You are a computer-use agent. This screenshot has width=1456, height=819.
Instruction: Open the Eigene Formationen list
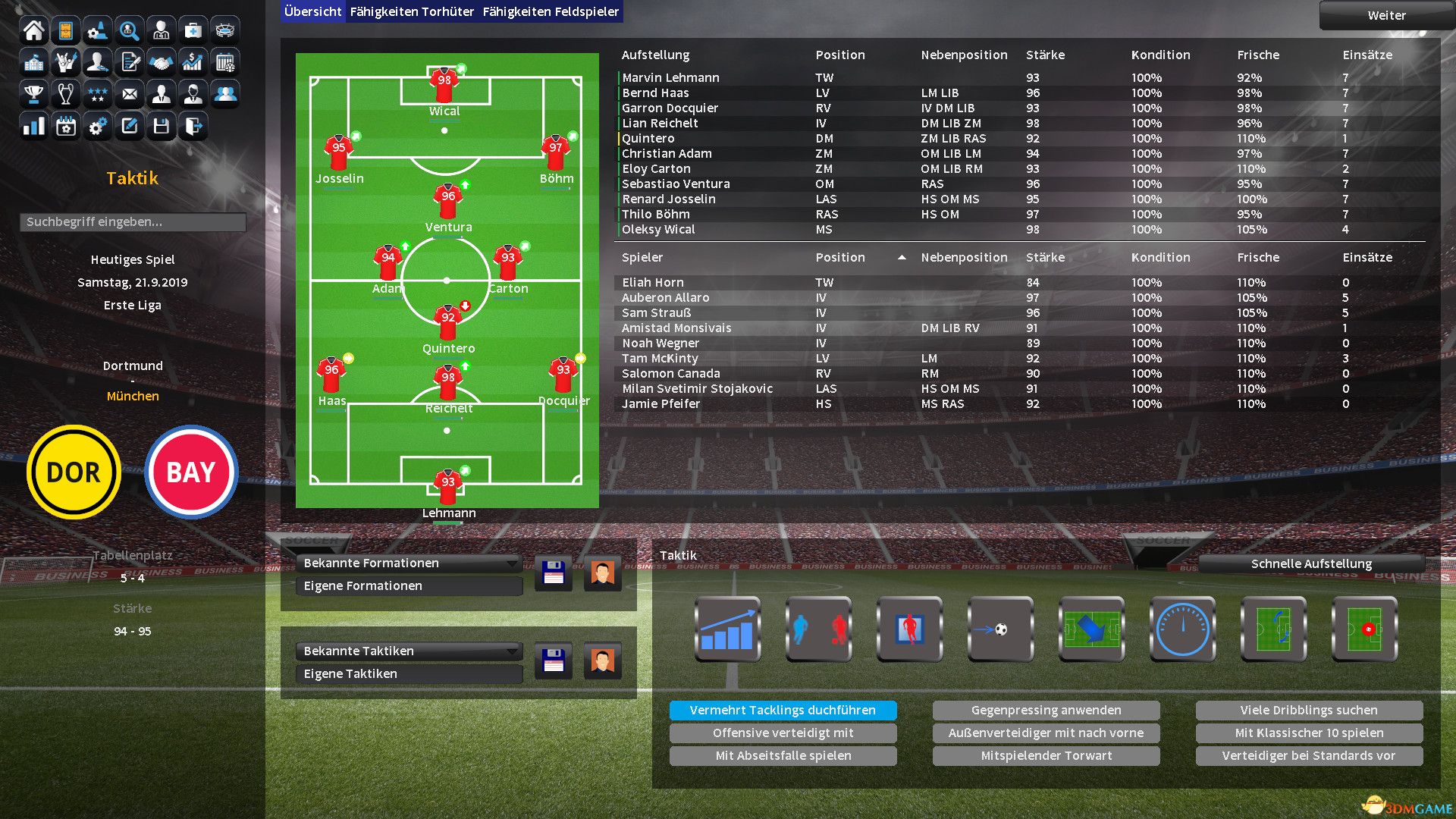409,585
